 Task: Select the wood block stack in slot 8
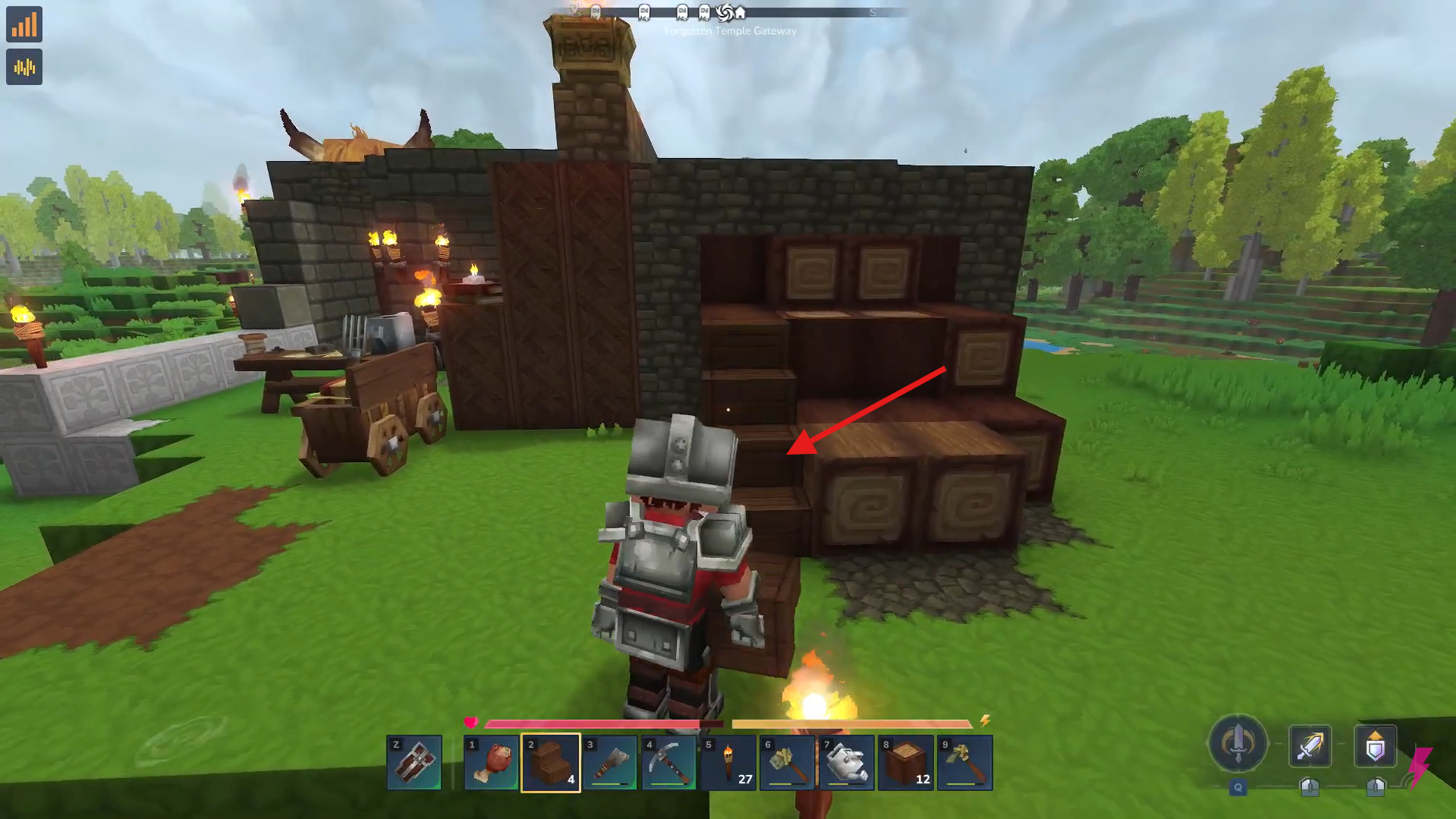coord(904,762)
